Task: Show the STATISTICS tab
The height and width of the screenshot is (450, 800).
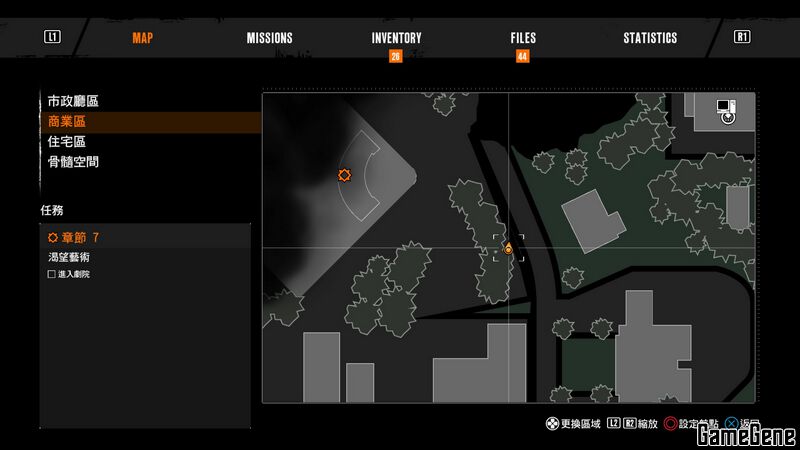Action: (650, 38)
